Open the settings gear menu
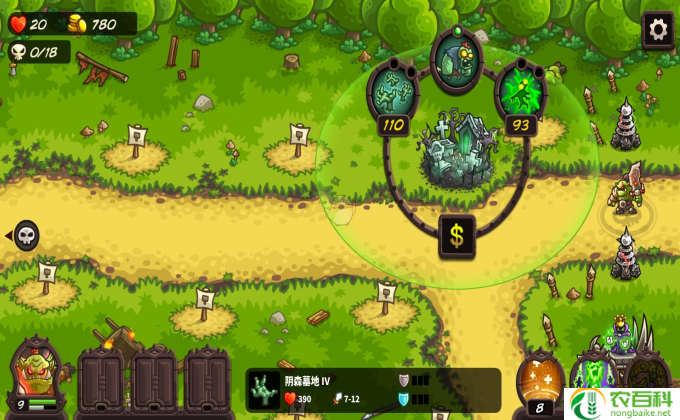680x420 pixels. pyautogui.click(x=657, y=29)
